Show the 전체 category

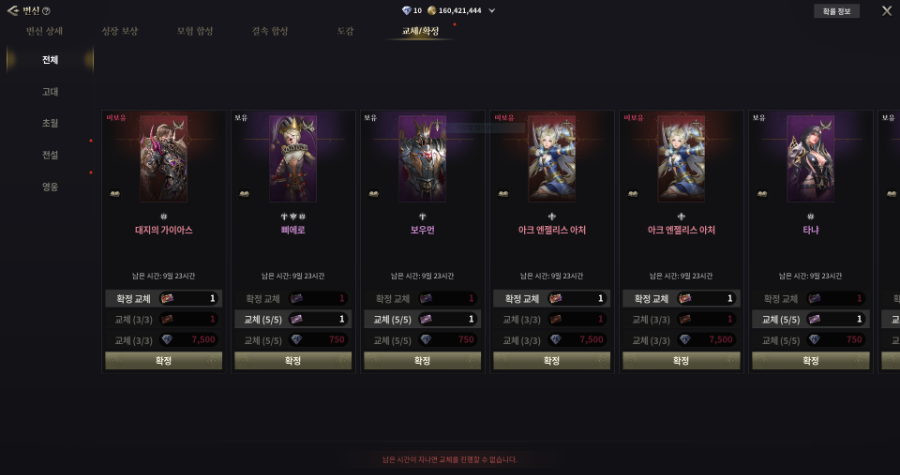pos(50,60)
